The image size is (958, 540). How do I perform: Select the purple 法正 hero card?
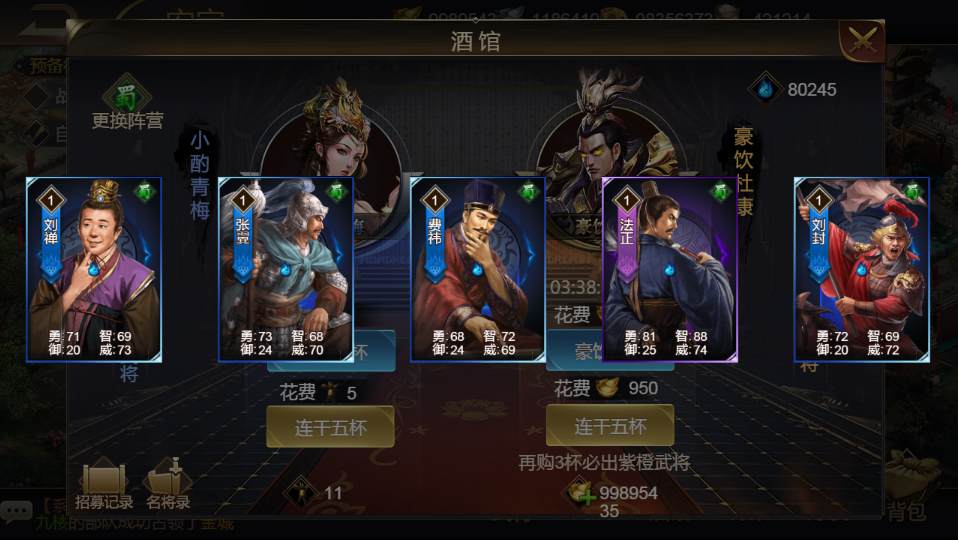tap(670, 269)
